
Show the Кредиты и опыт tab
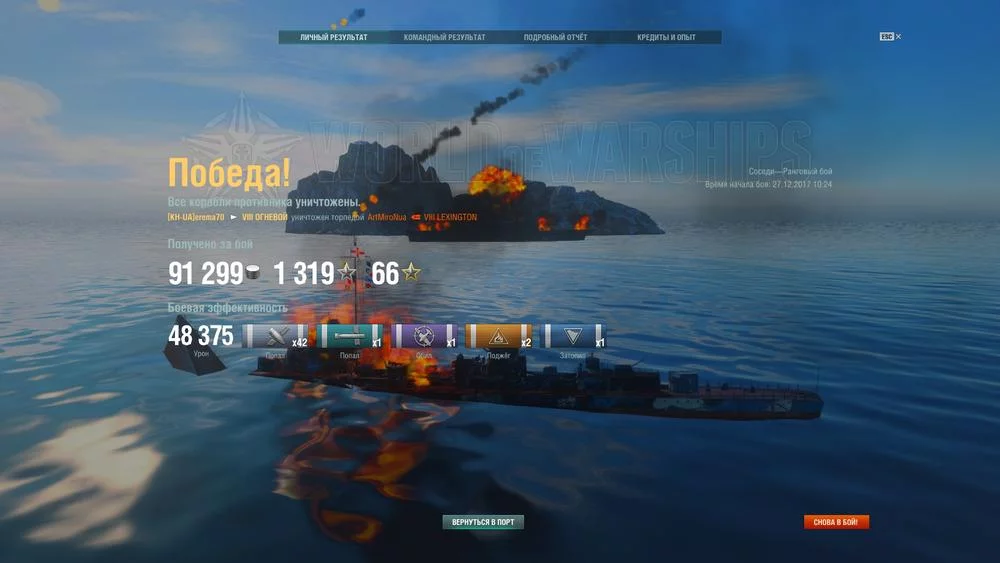click(x=666, y=38)
